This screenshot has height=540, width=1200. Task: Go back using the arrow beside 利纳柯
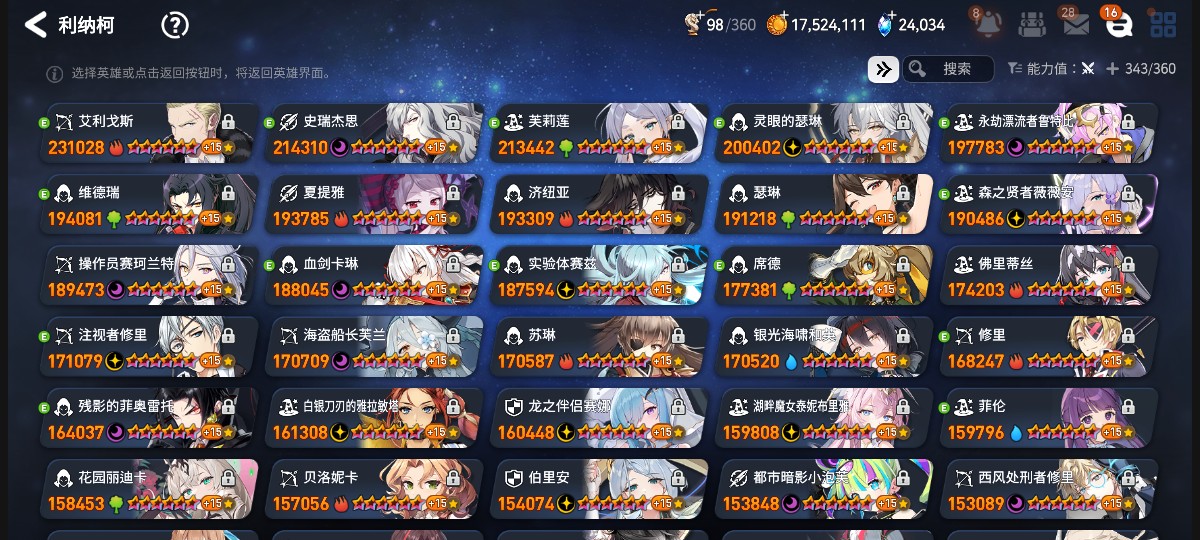[36, 25]
